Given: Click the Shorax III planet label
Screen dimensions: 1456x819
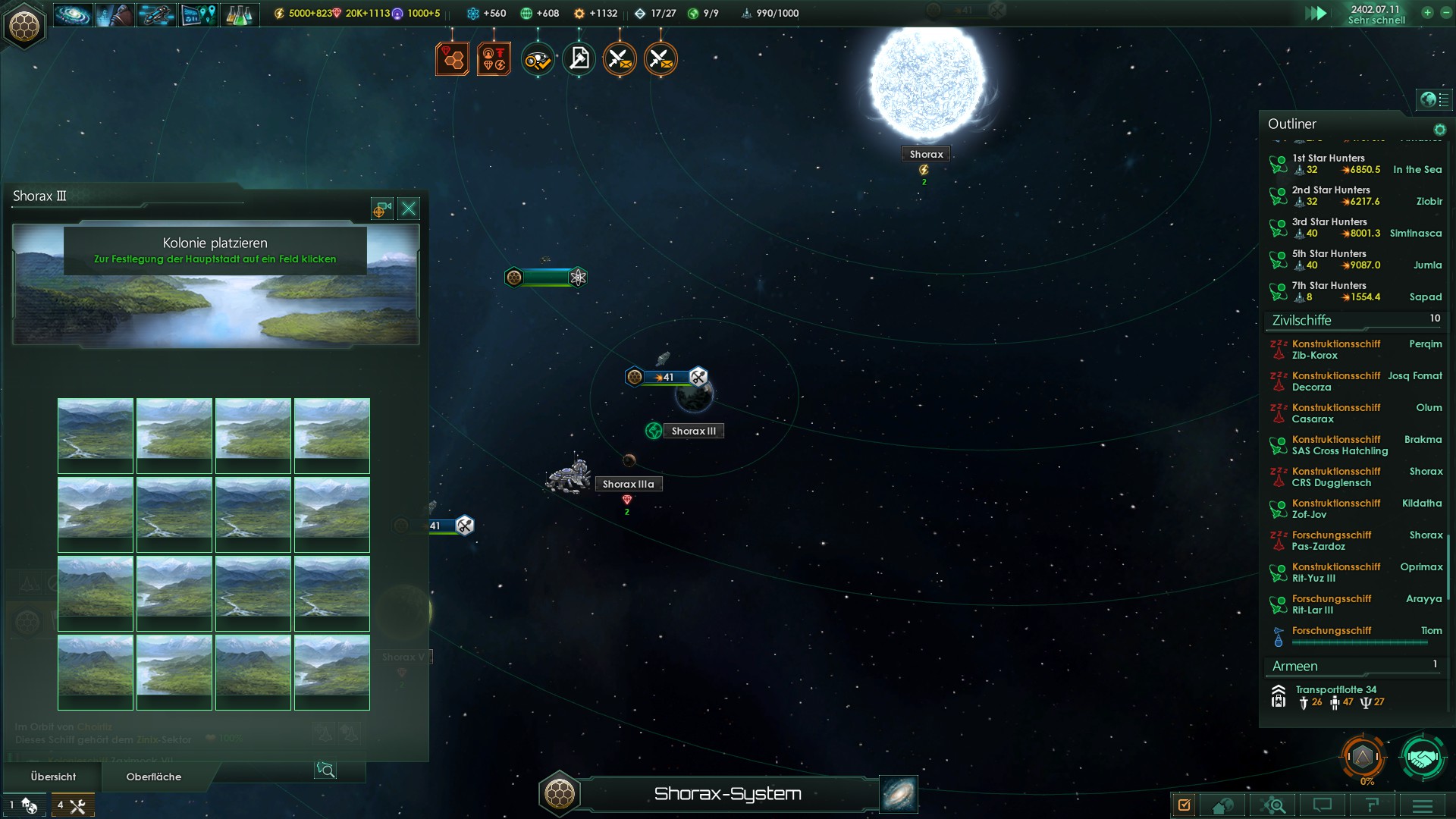Looking at the screenshot, I should [693, 431].
